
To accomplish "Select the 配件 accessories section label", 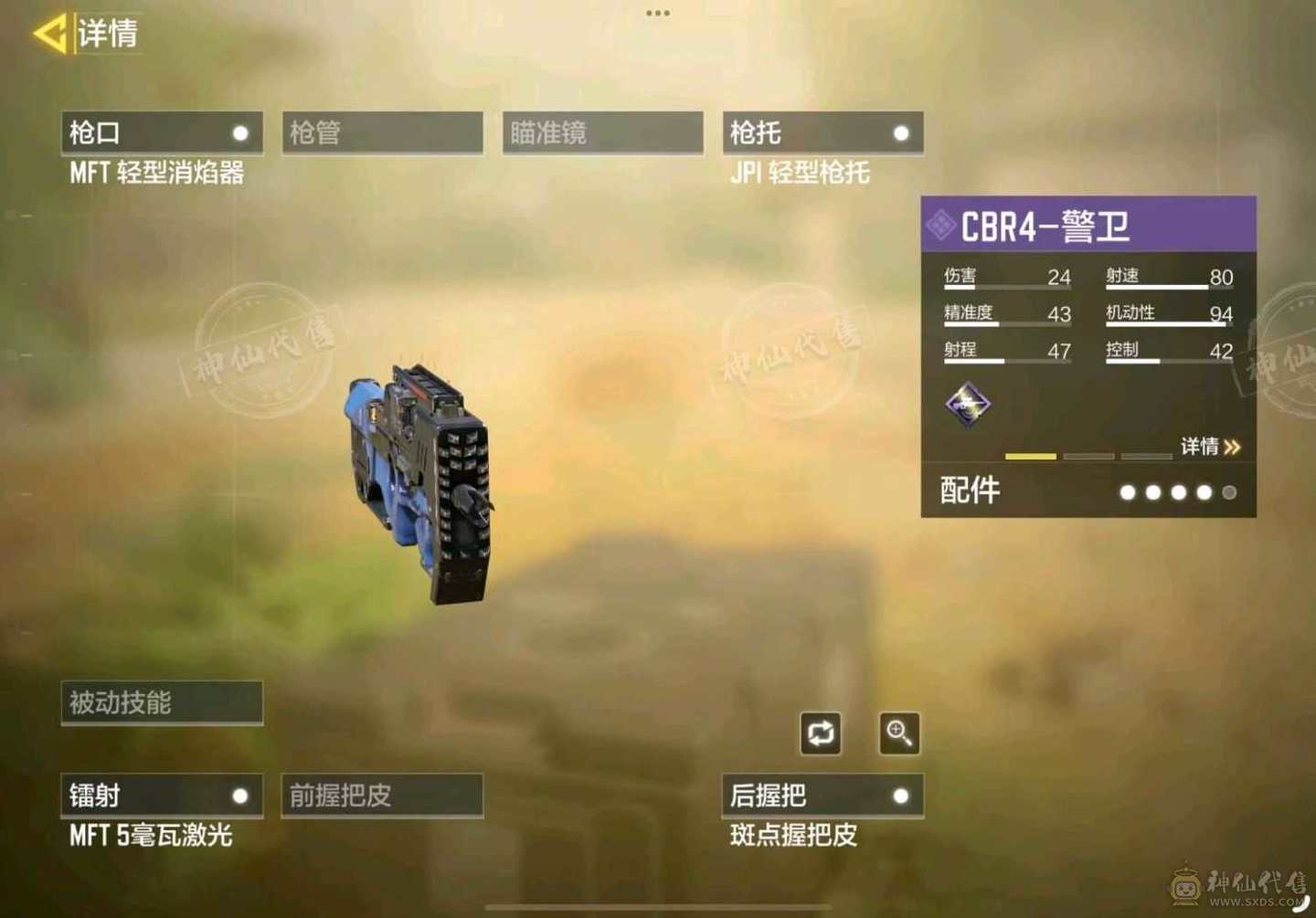I will point(969,491).
